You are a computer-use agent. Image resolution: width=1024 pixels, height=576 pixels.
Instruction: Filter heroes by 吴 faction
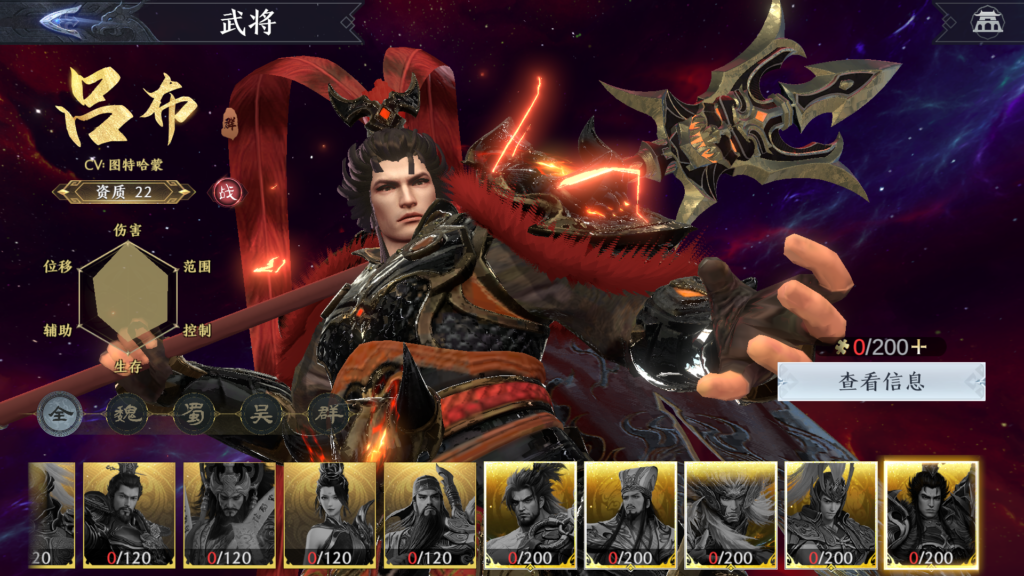(261, 414)
